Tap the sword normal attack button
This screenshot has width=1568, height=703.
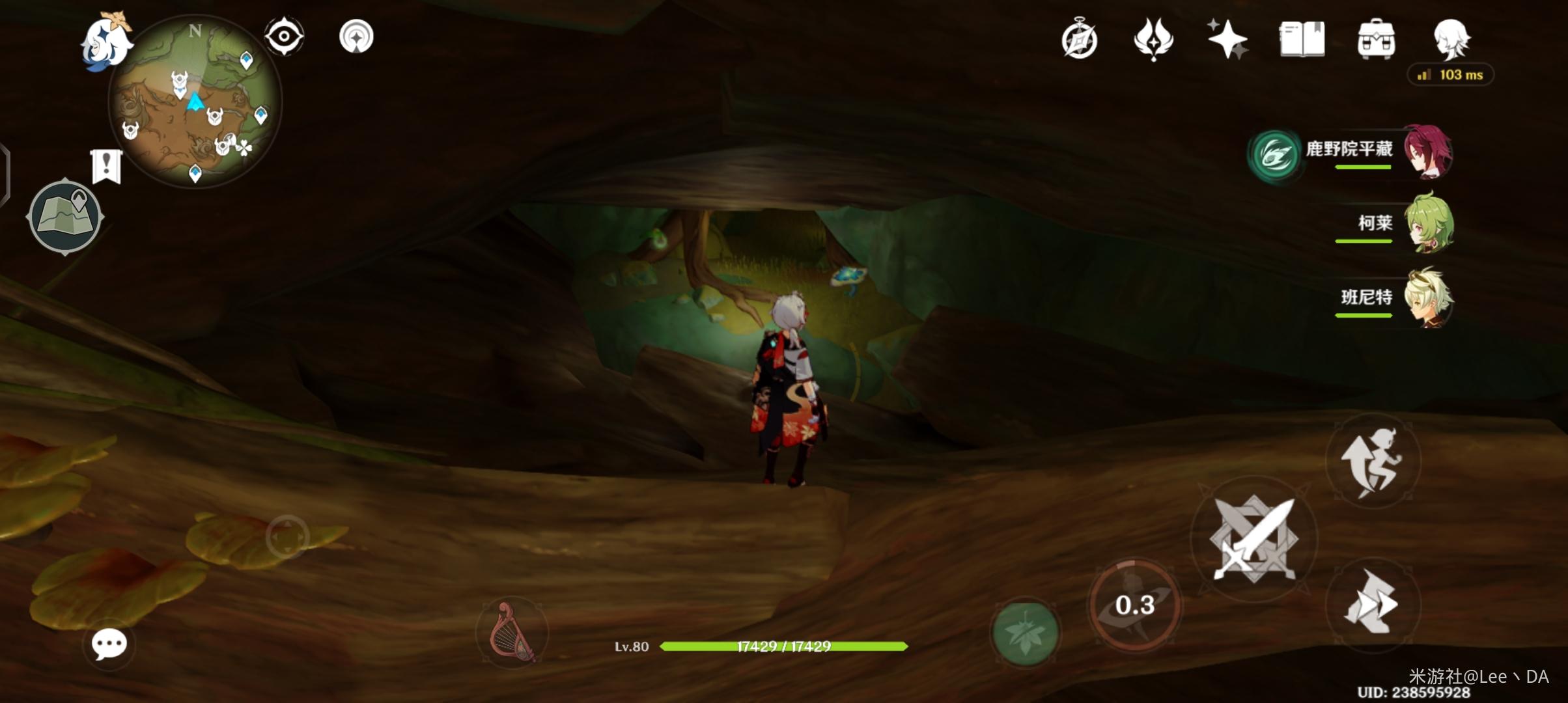1253,539
